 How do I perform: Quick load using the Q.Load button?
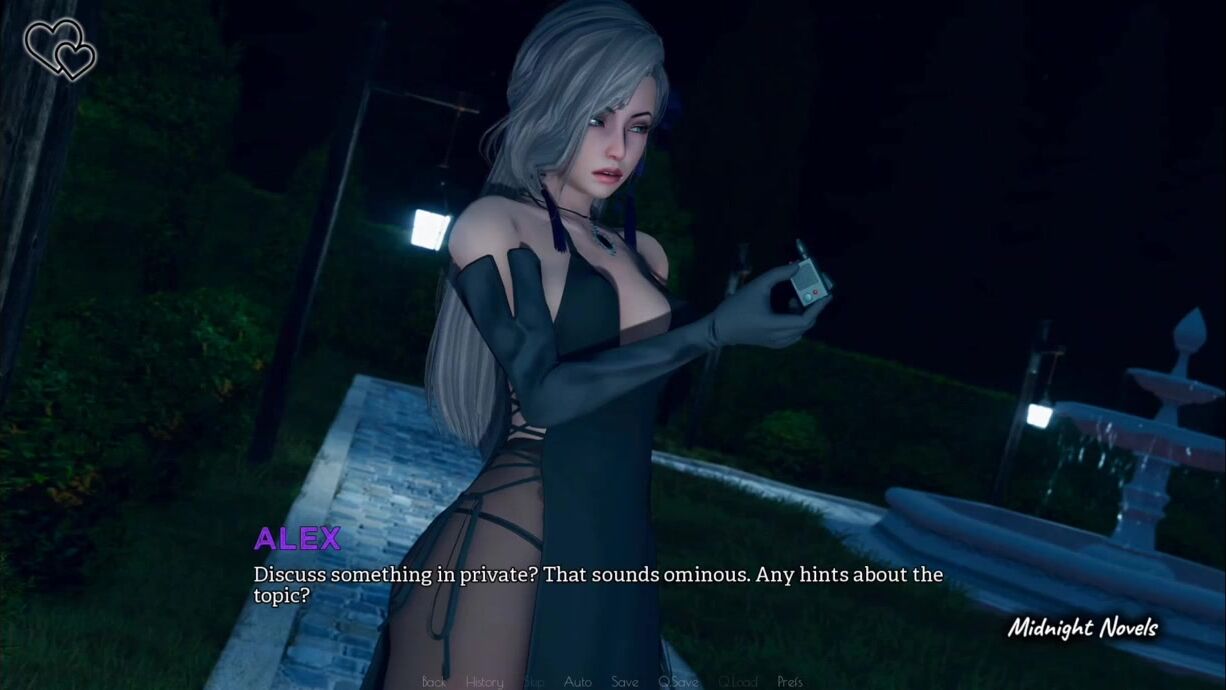click(738, 682)
